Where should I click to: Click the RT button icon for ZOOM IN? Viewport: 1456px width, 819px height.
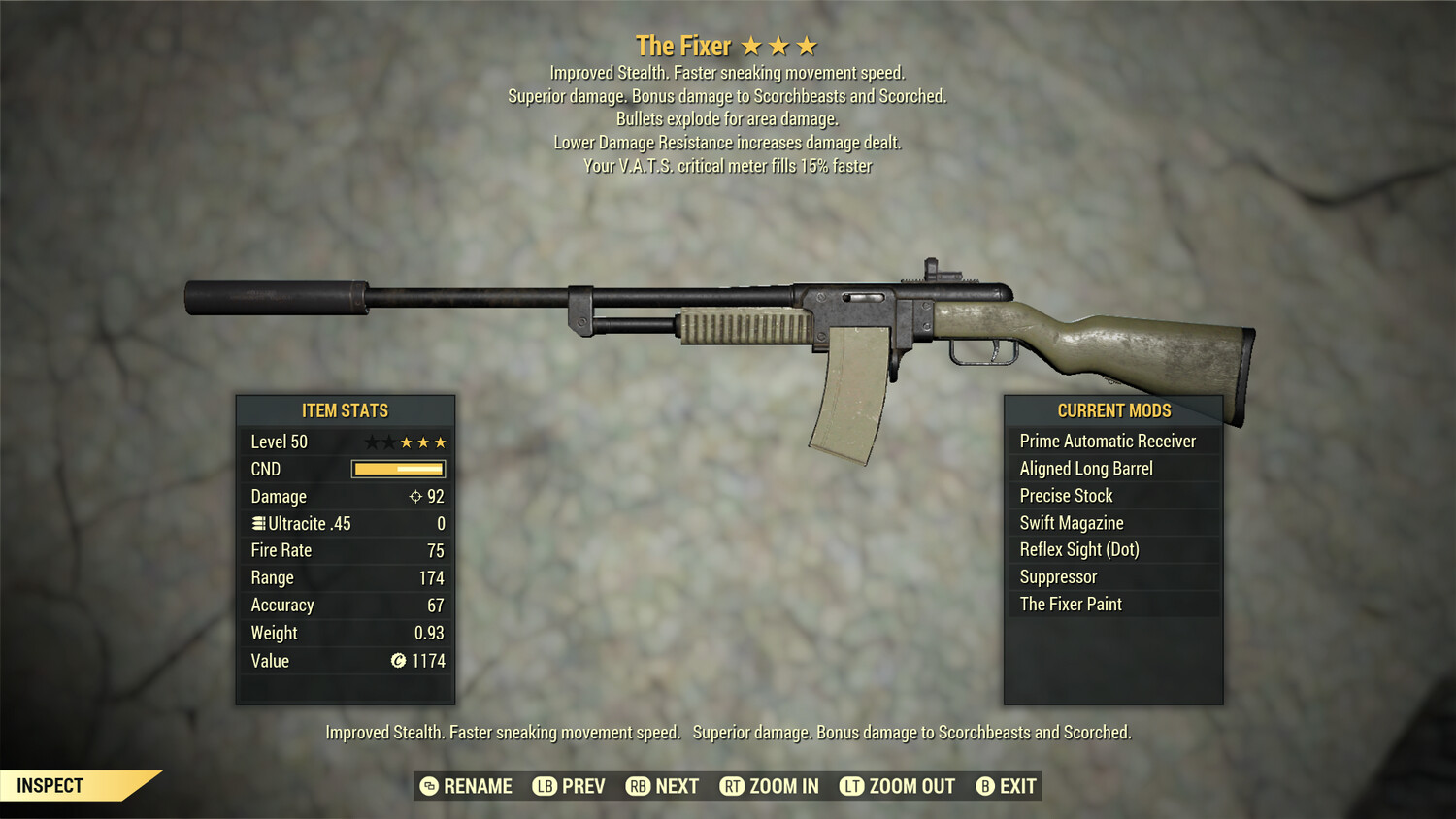(731, 786)
